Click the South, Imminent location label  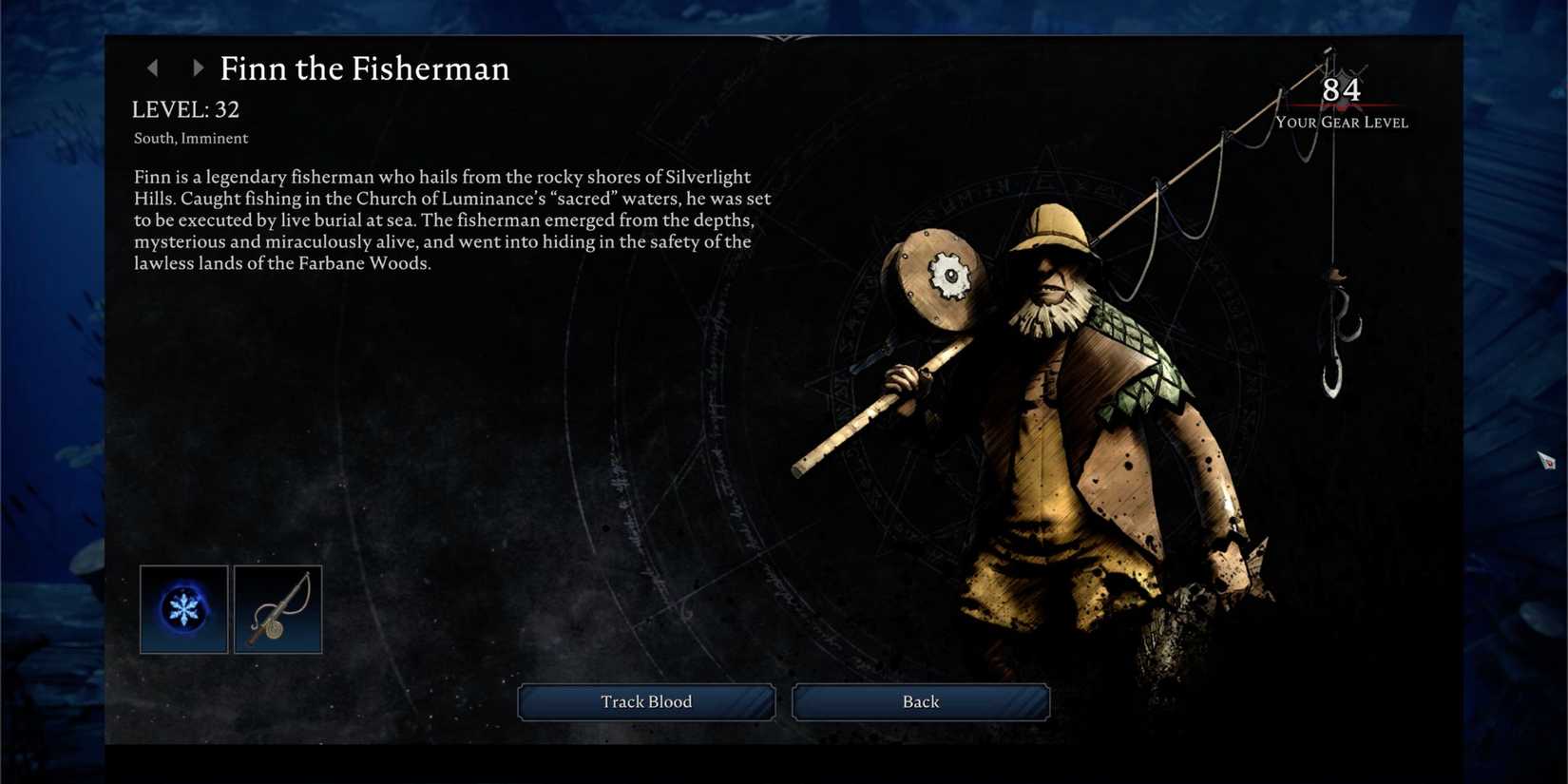190,138
